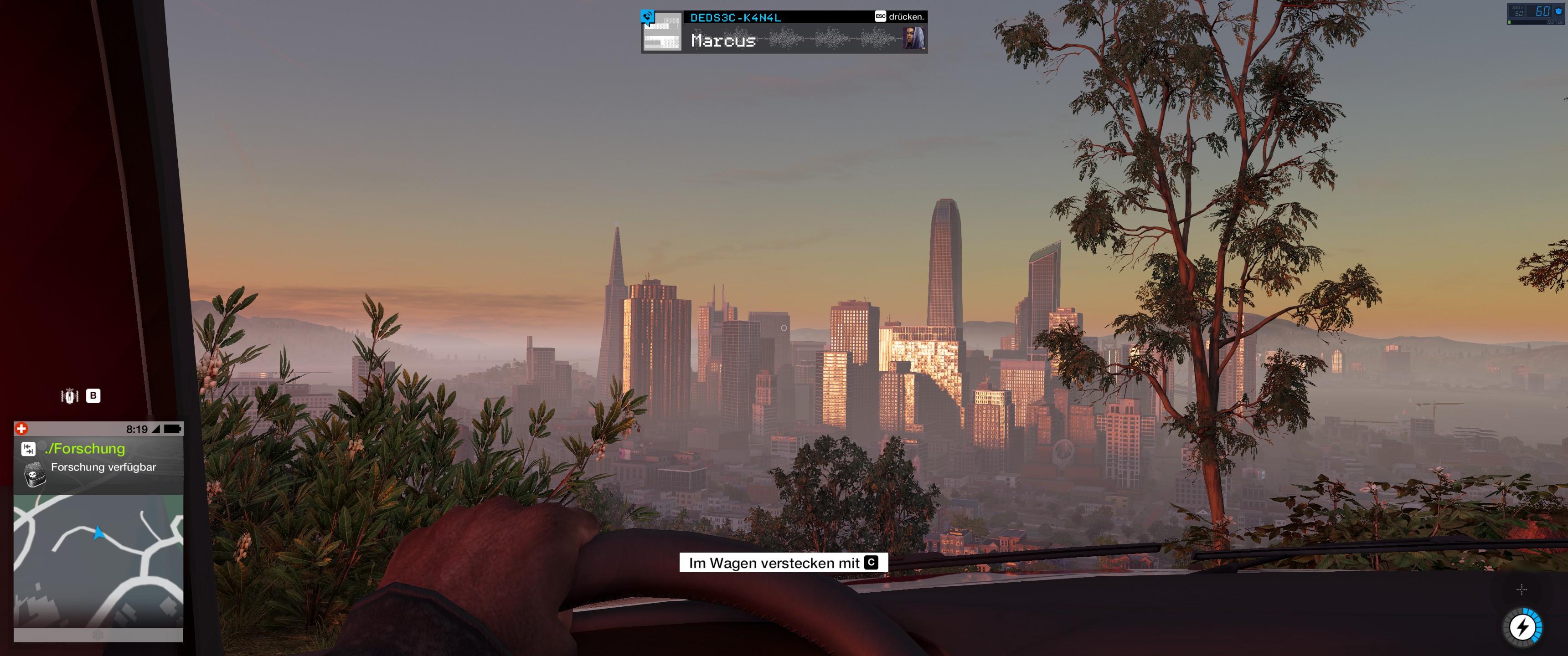
Task: Click the swap arrows icon beside ./Forschung
Action: pos(28,449)
